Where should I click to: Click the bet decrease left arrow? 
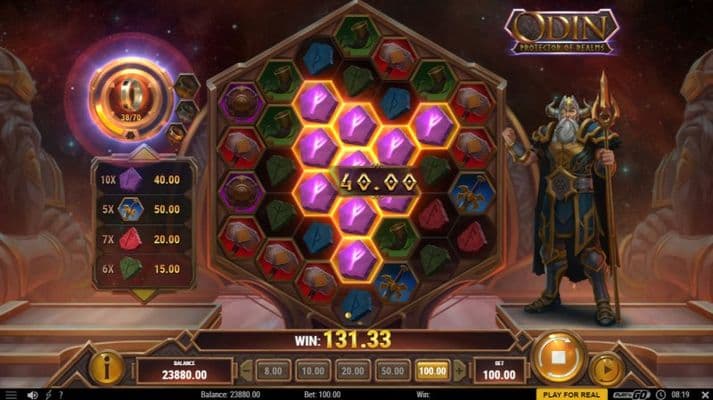coord(246,370)
